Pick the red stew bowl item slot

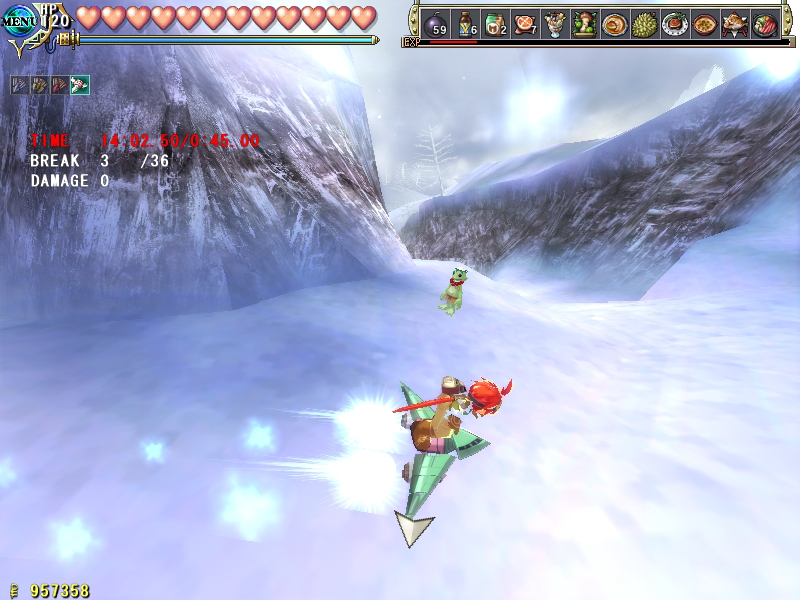[x=704, y=25]
